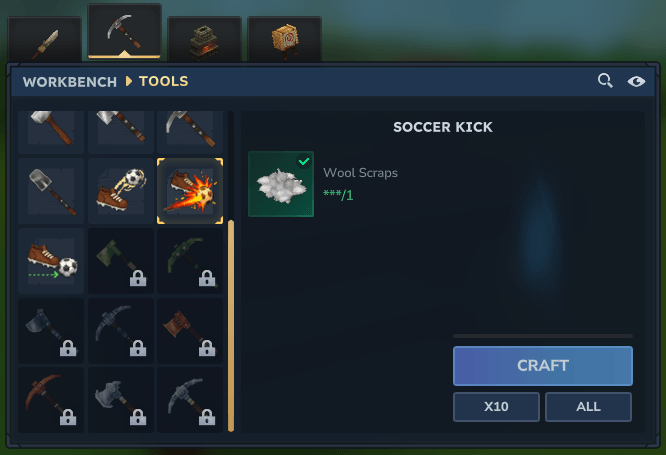This screenshot has width=666, height=455.
Task: Select the shovel recipe slot
Action: 51,190
